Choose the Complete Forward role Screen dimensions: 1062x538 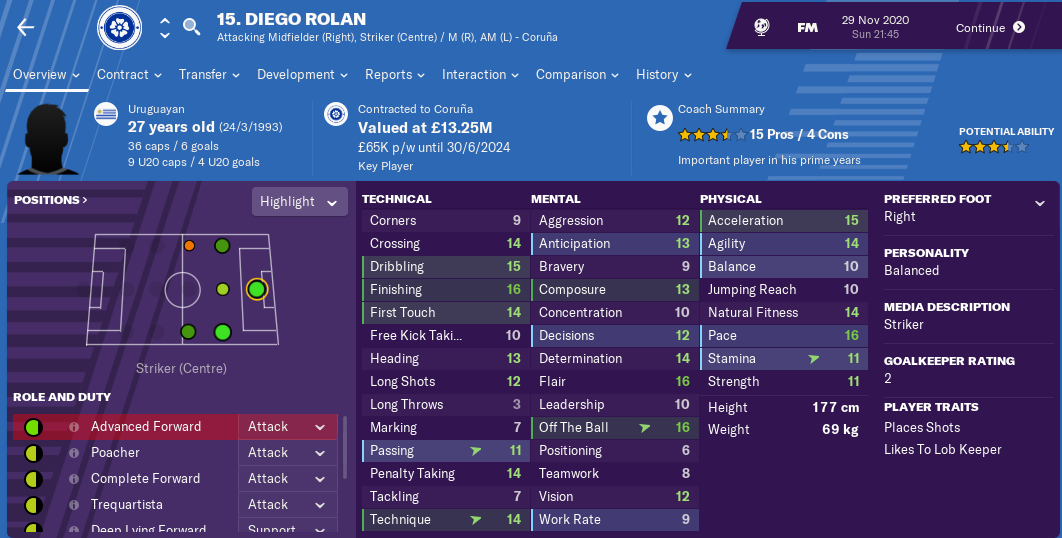138,479
